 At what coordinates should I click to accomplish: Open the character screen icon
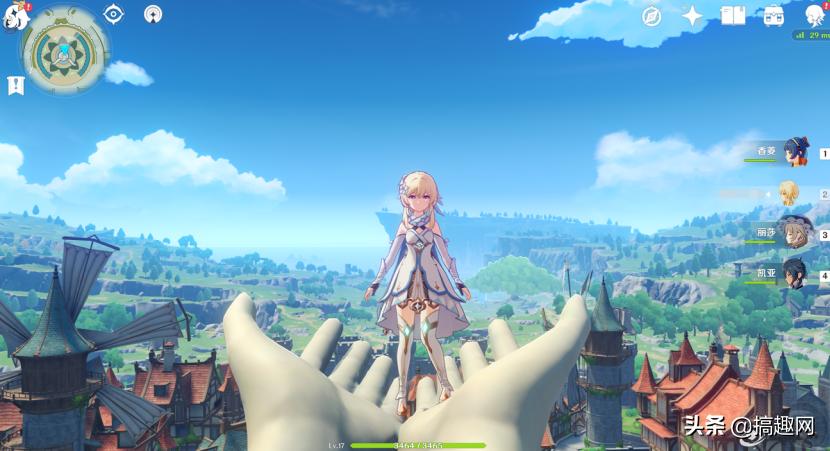coord(814,14)
